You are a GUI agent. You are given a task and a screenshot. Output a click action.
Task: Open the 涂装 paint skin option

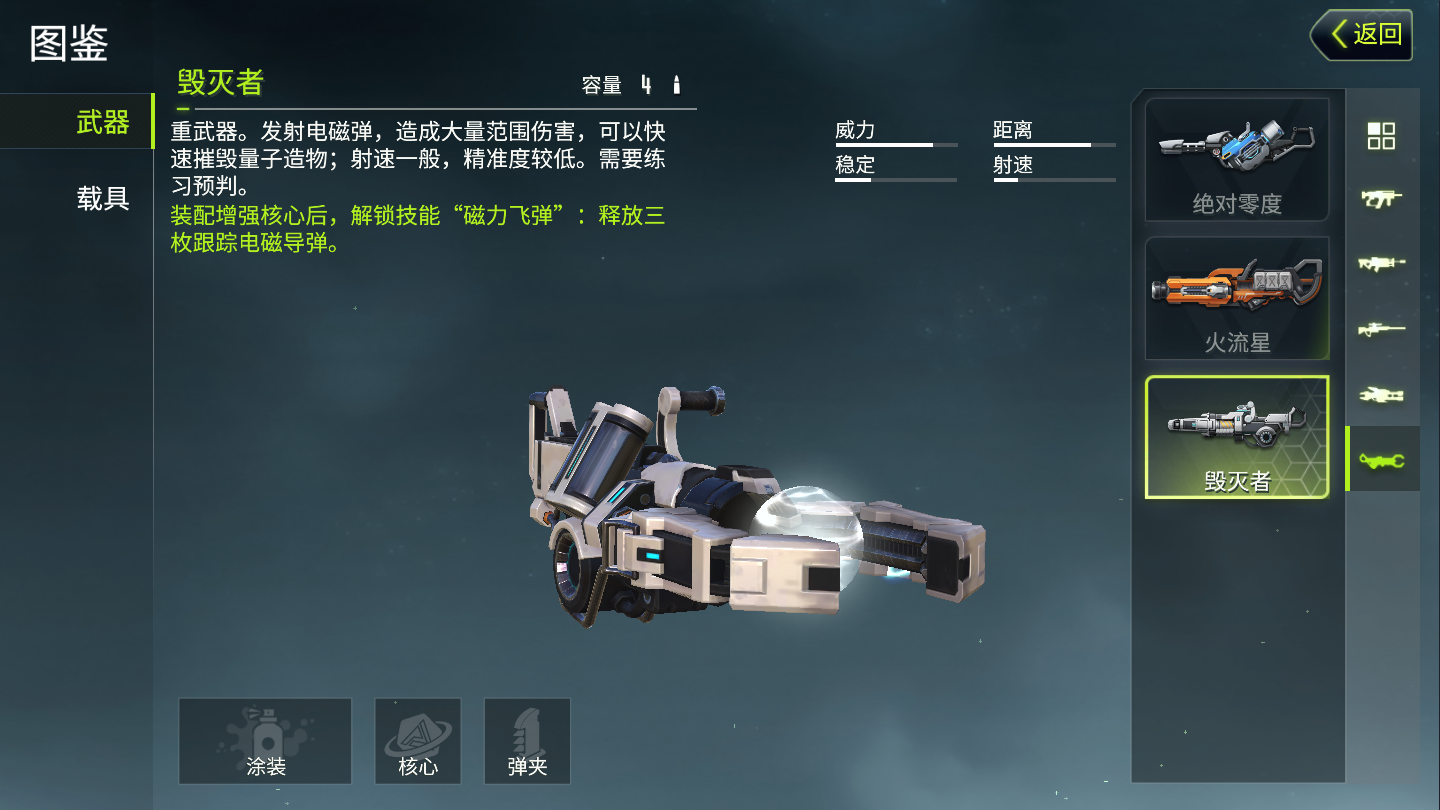(x=265, y=741)
